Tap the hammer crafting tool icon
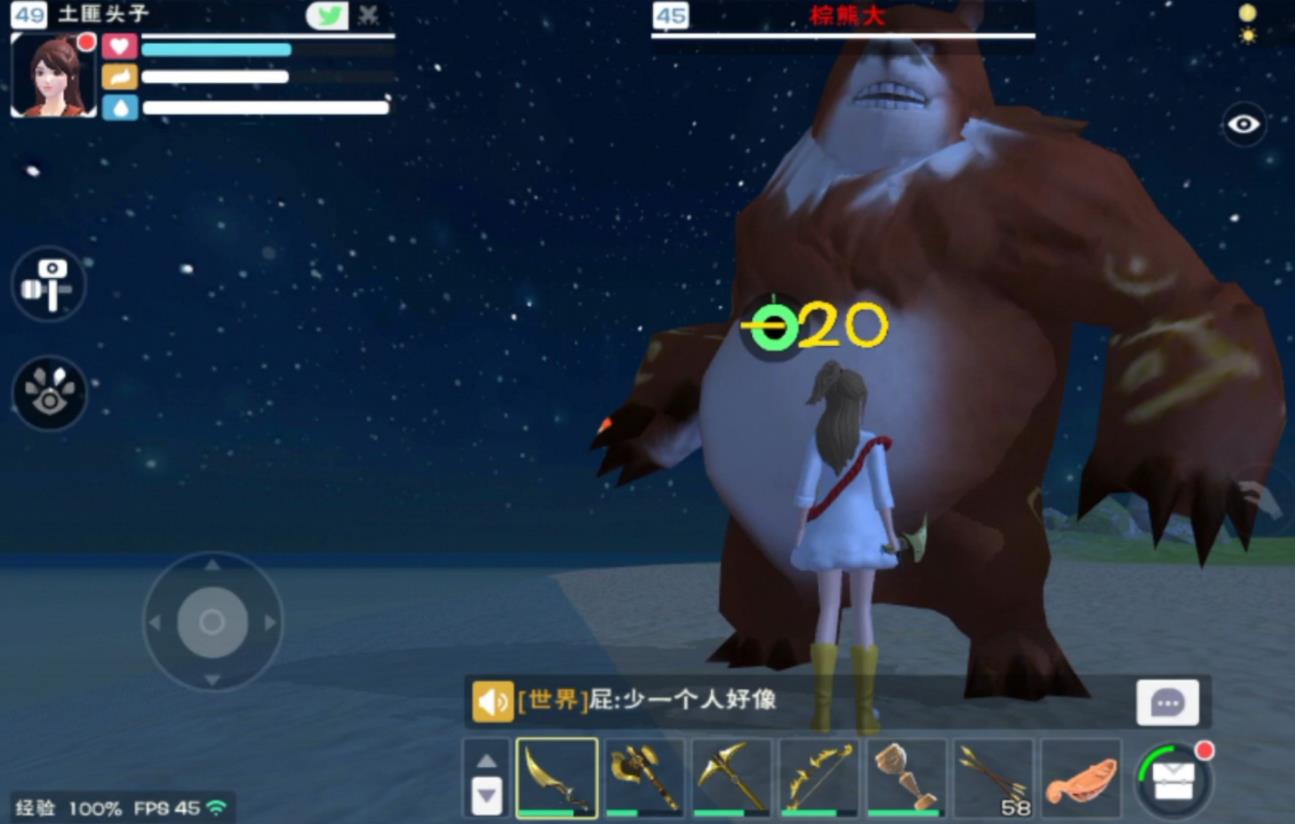Viewport: 1295px width, 824px height. click(x=49, y=283)
